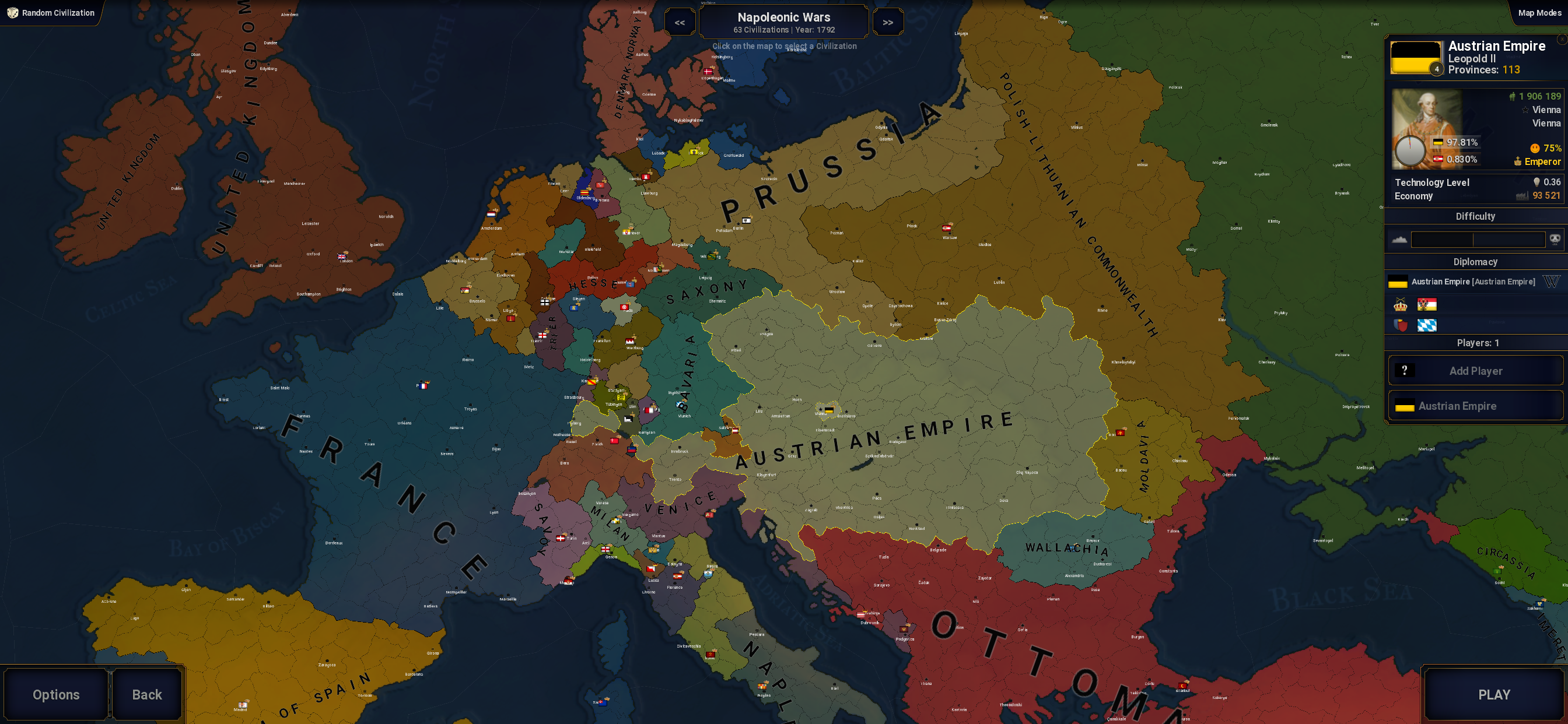Click the Austrian Empire player slot
1568x724 pixels.
pyautogui.click(x=1475, y=406)
